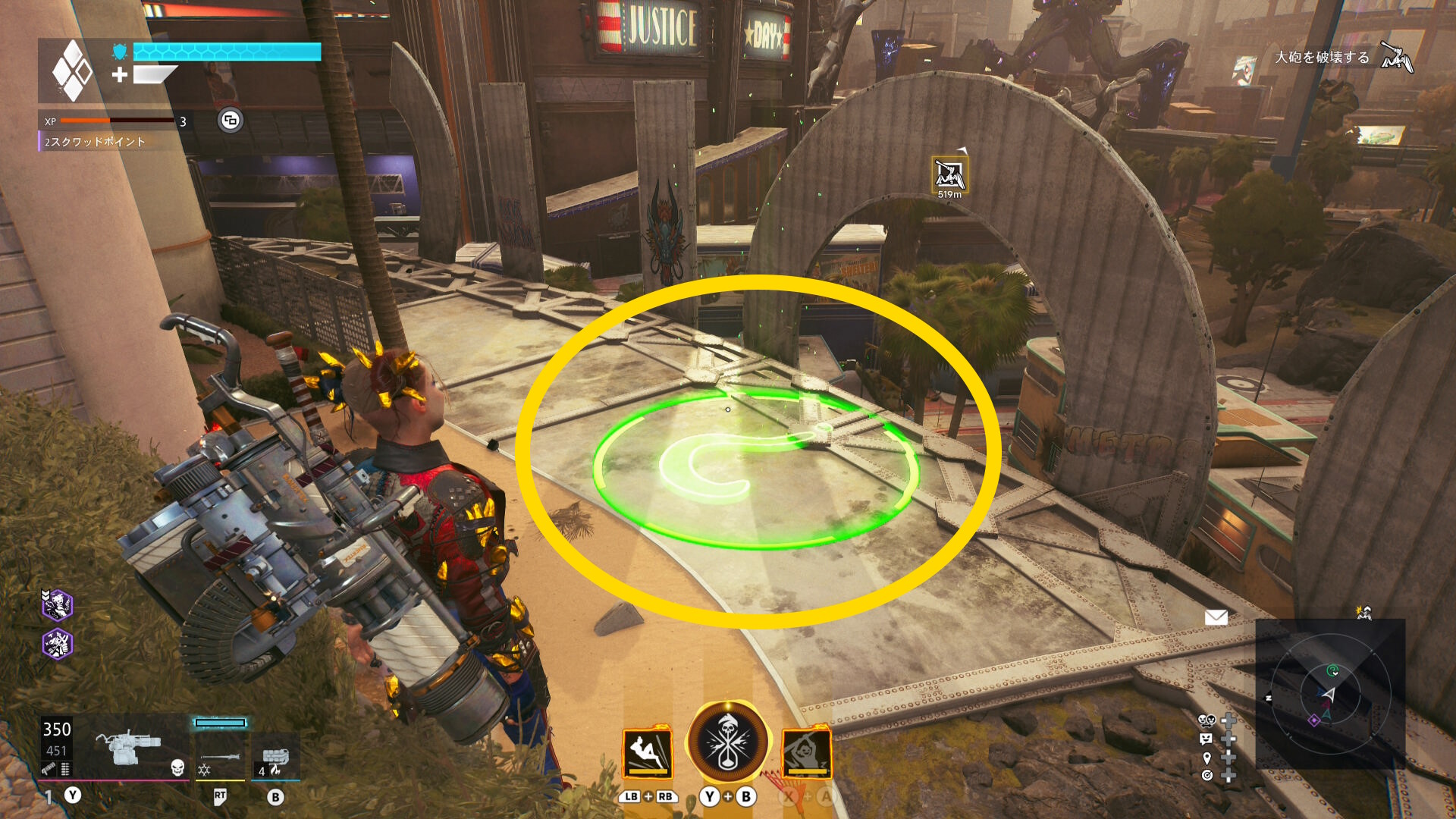This screenshot has height=819, width=1456.
Task: Click the target bullseye shortcut icon
Action: (x=1207, y=775)
